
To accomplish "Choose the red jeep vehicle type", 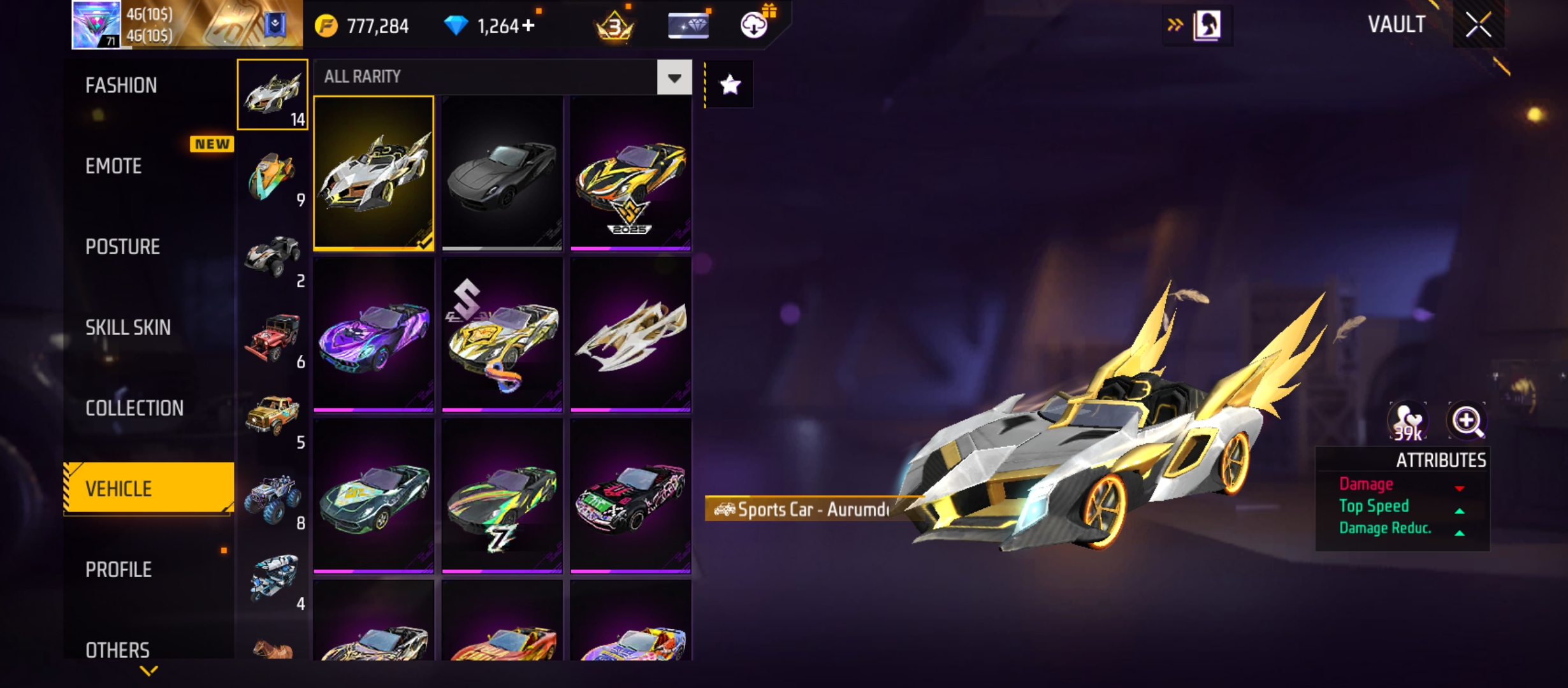I will point(273,338).
